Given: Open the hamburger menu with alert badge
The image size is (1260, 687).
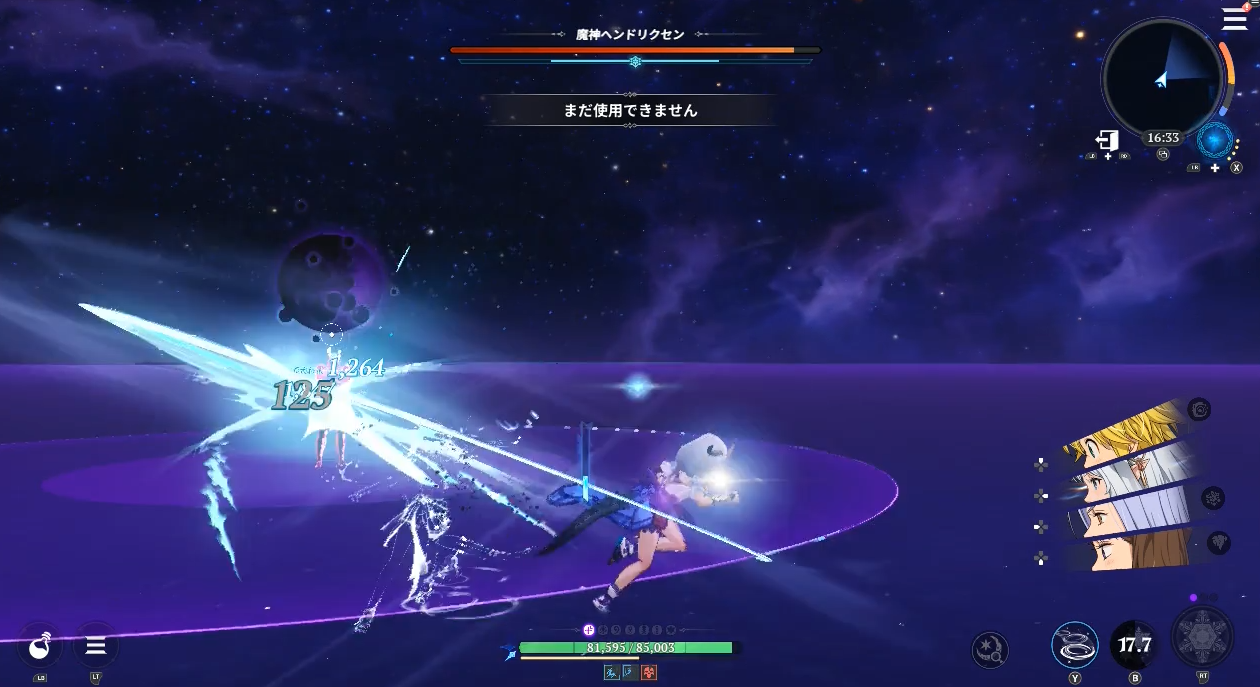Looking at the screenshot, I should (x=1235, y=19).
